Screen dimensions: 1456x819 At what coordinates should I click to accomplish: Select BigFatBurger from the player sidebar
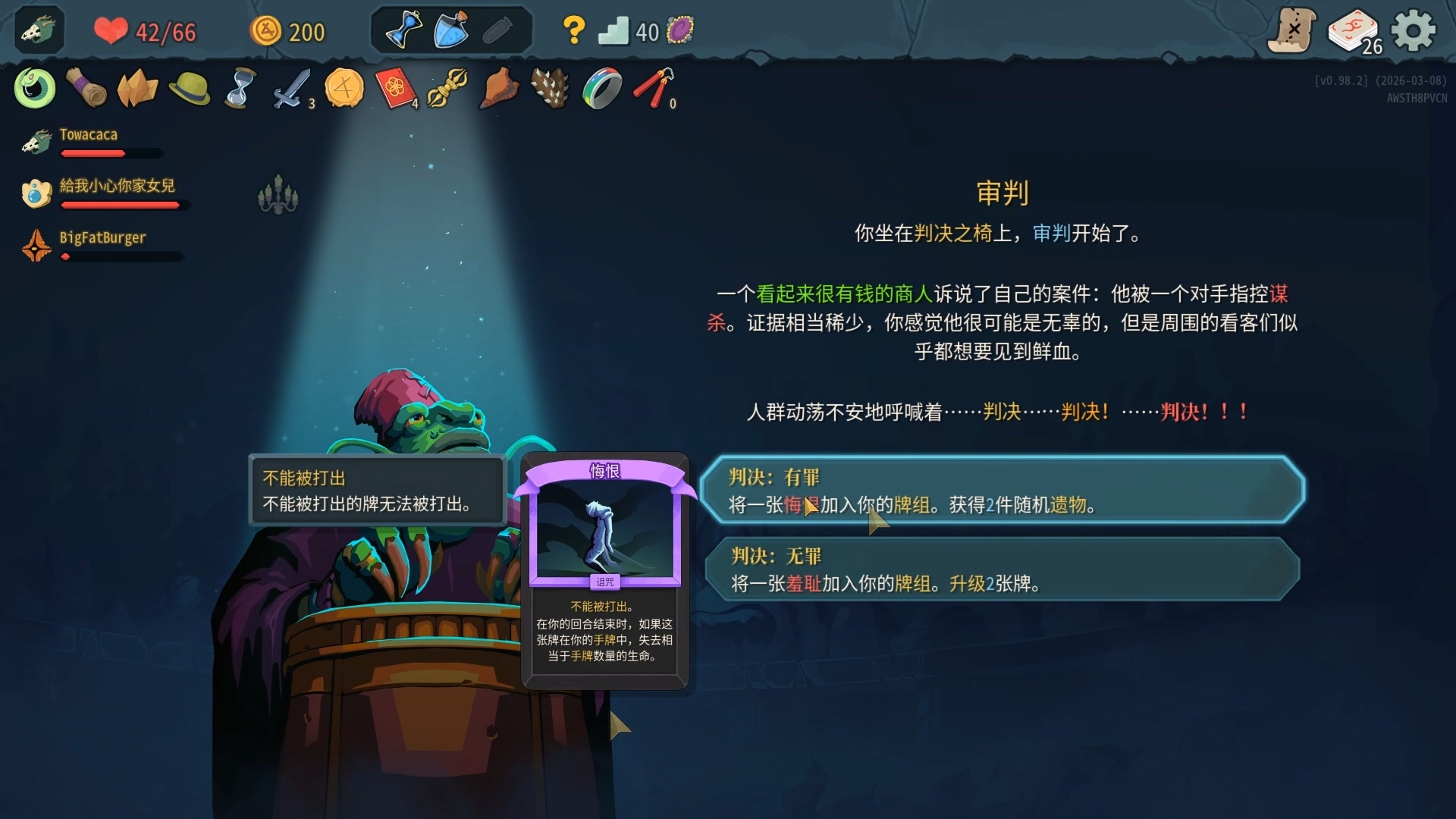(103, 237)
